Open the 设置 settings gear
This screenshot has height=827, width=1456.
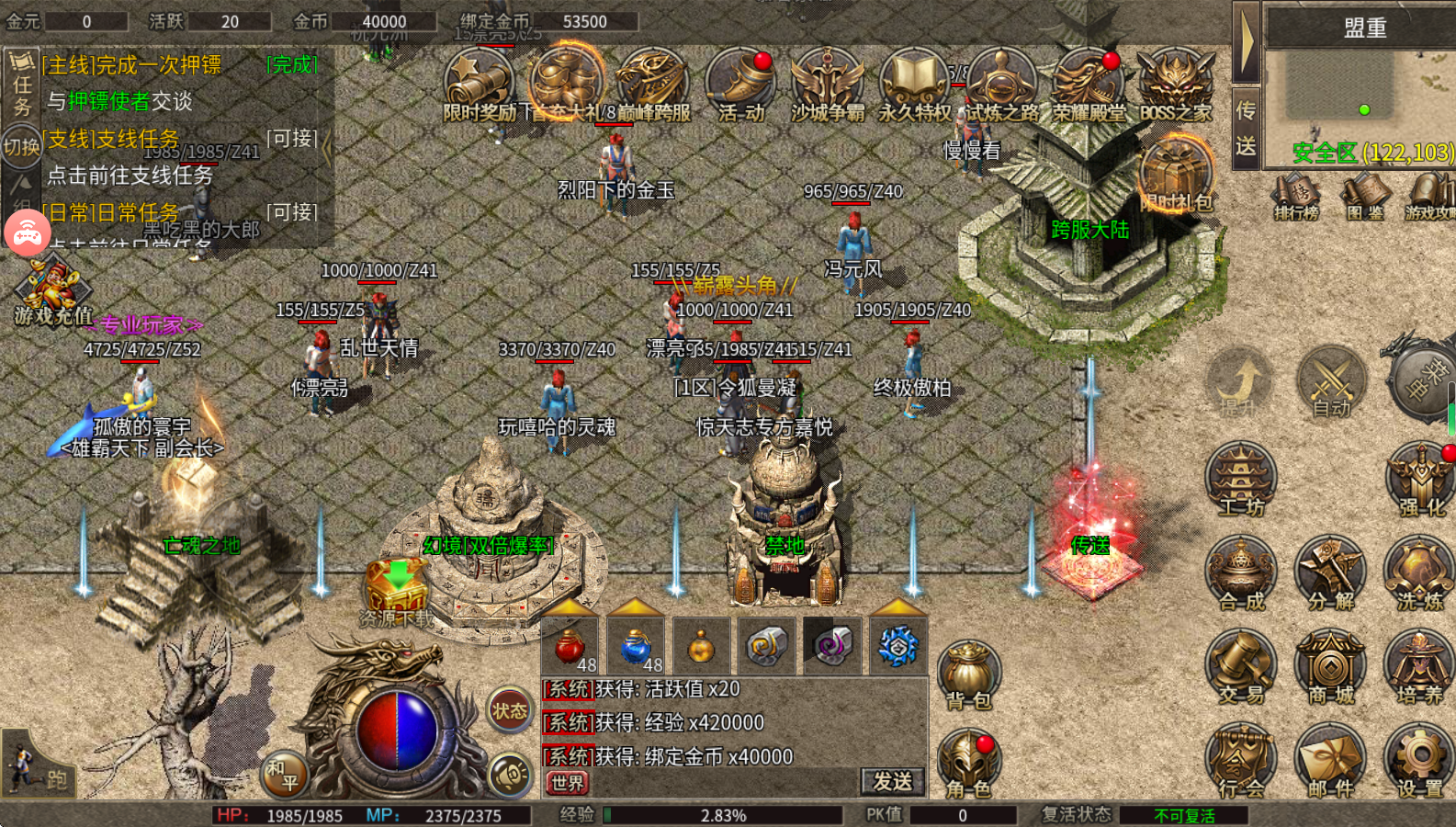1419,759
